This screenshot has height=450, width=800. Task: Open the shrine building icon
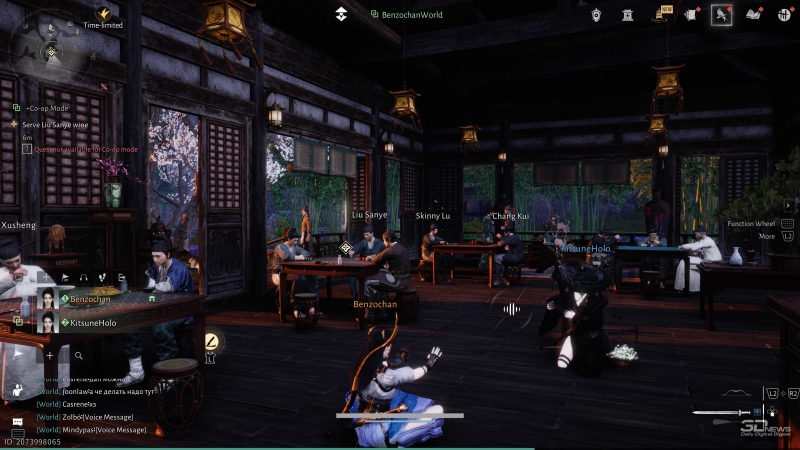pyautogui.click(x=628, y=14)
